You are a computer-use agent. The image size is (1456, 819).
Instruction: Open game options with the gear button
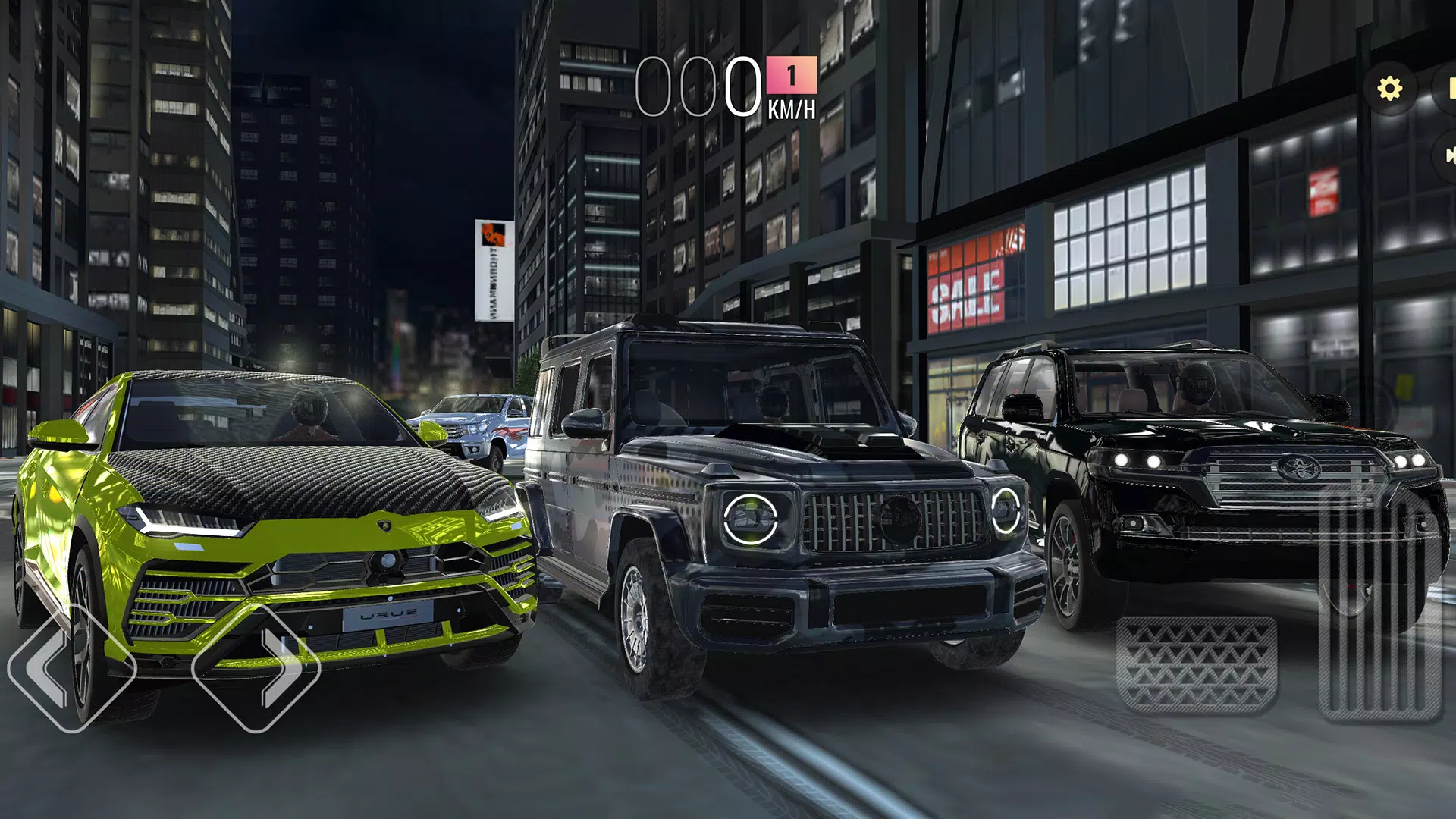(1390, 89)
